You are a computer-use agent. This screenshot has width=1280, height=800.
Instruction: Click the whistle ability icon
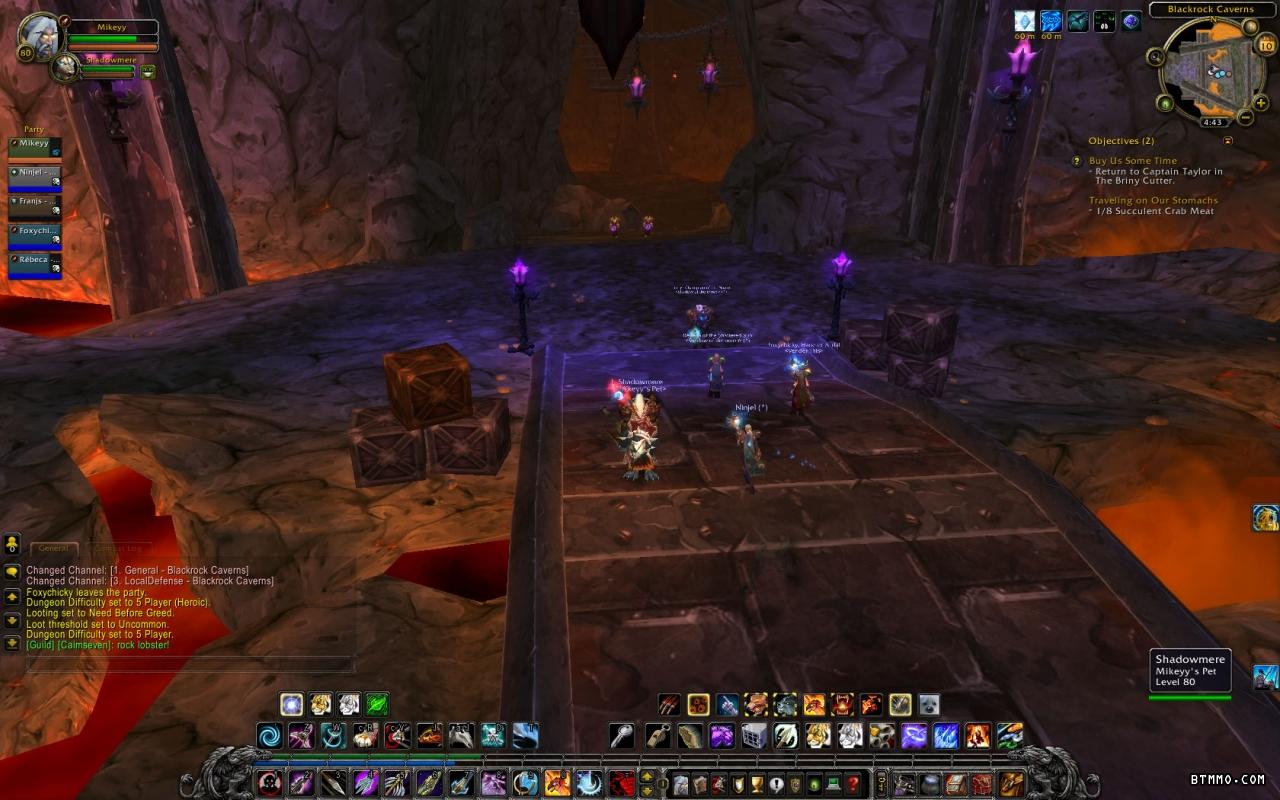657,737
